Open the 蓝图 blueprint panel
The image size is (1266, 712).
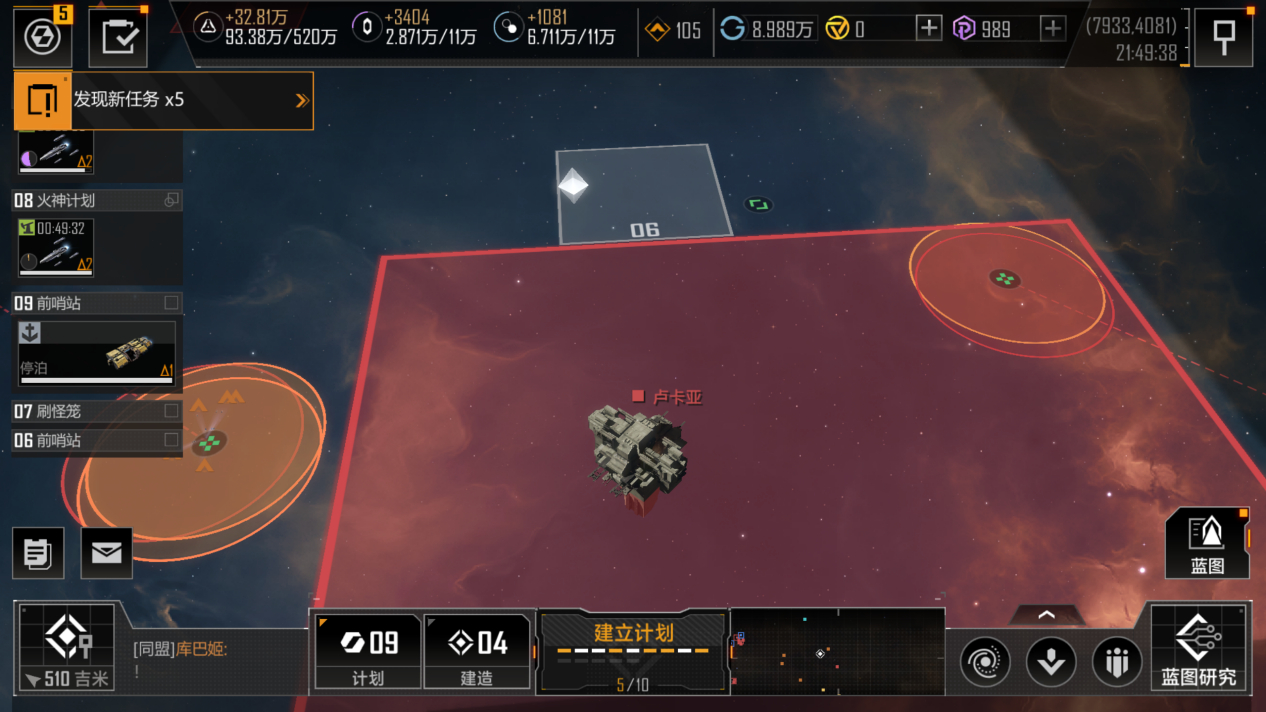click(x=1207, y=543)
